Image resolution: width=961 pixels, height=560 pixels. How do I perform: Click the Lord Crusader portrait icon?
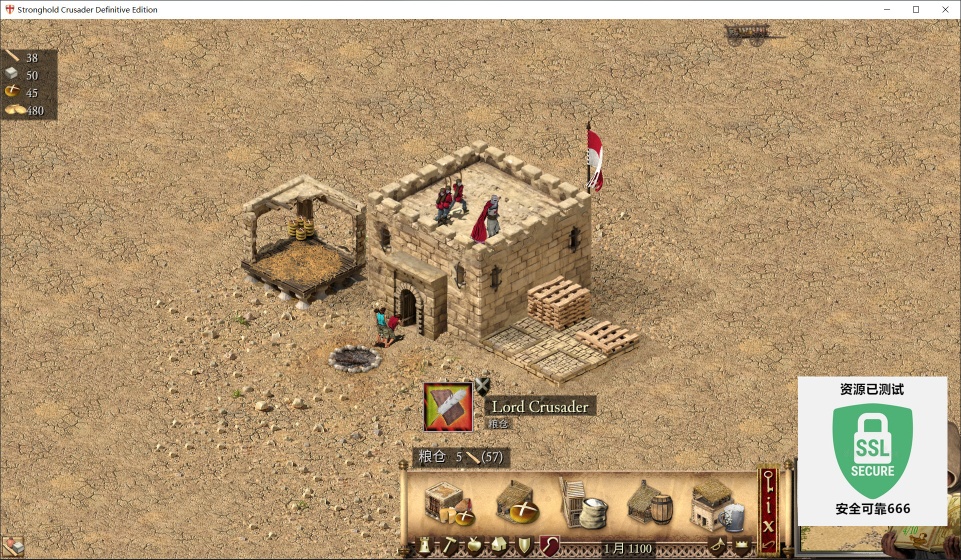[448, 407]
